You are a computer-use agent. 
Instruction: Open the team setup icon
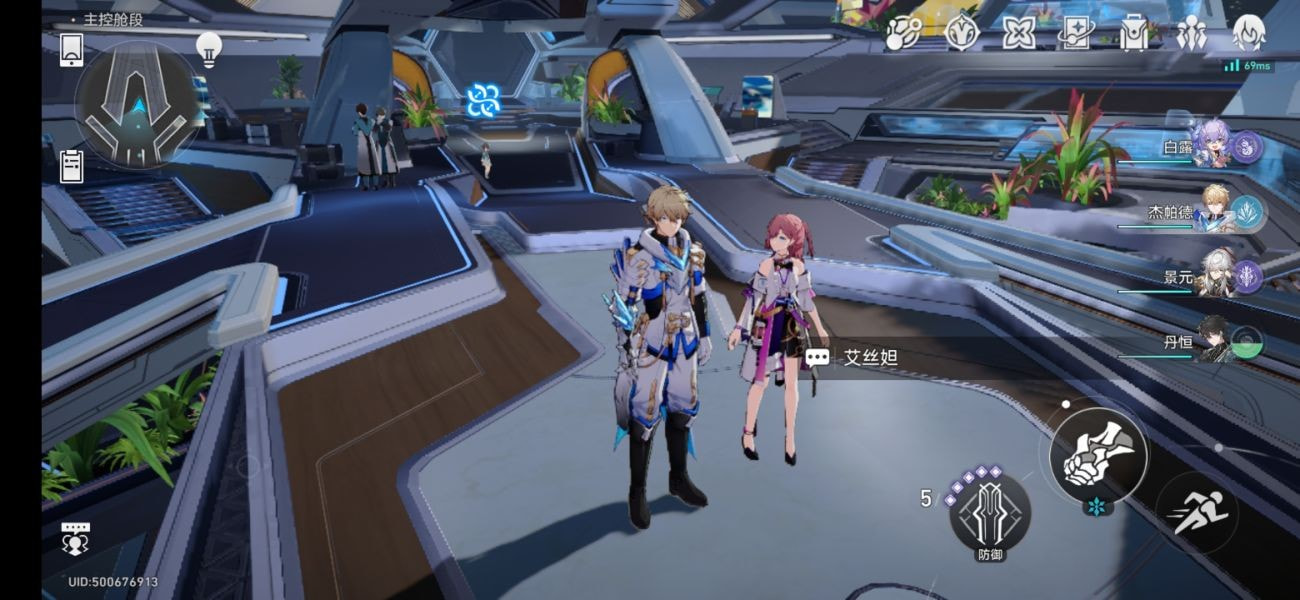1190,34
